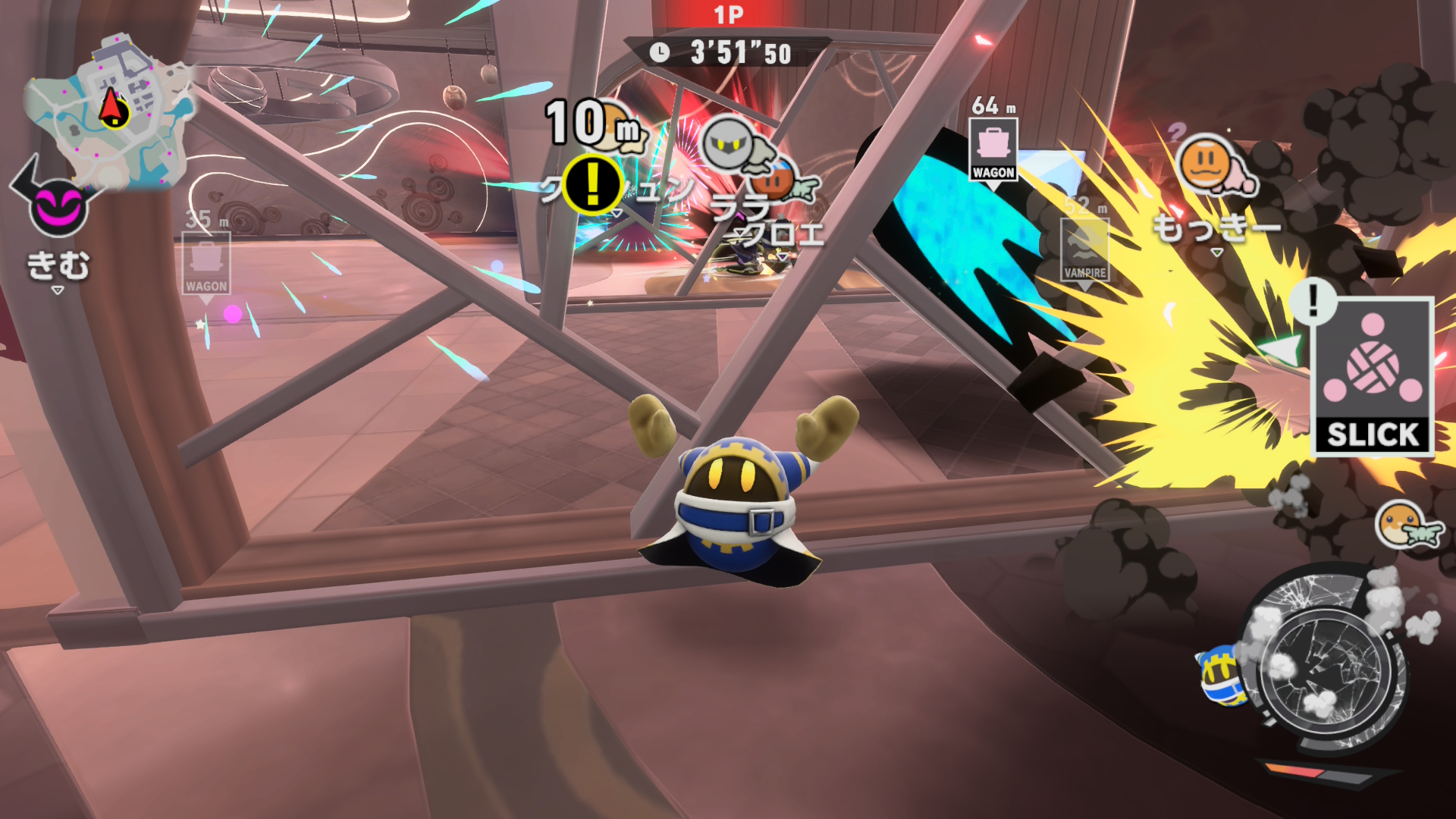This screenshot has height=819, width=1456.
Task: Click the 1P player tag
Action: click(728, 15)
